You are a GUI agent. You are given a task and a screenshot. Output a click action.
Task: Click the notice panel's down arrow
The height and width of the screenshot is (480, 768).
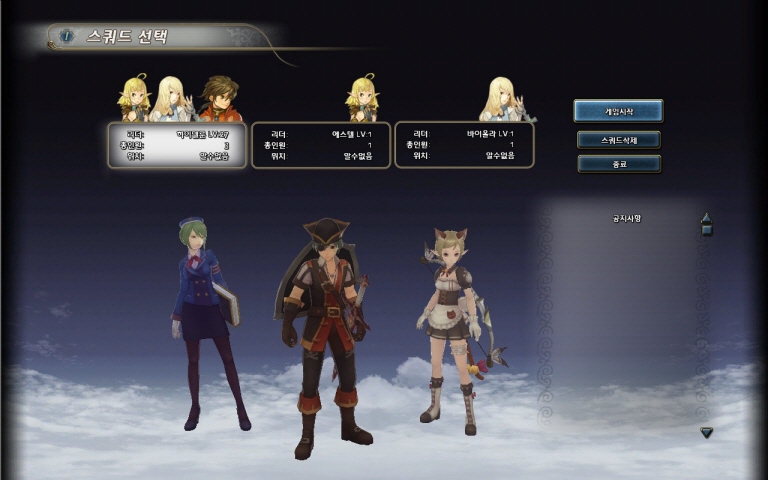[x=706, y=432]
